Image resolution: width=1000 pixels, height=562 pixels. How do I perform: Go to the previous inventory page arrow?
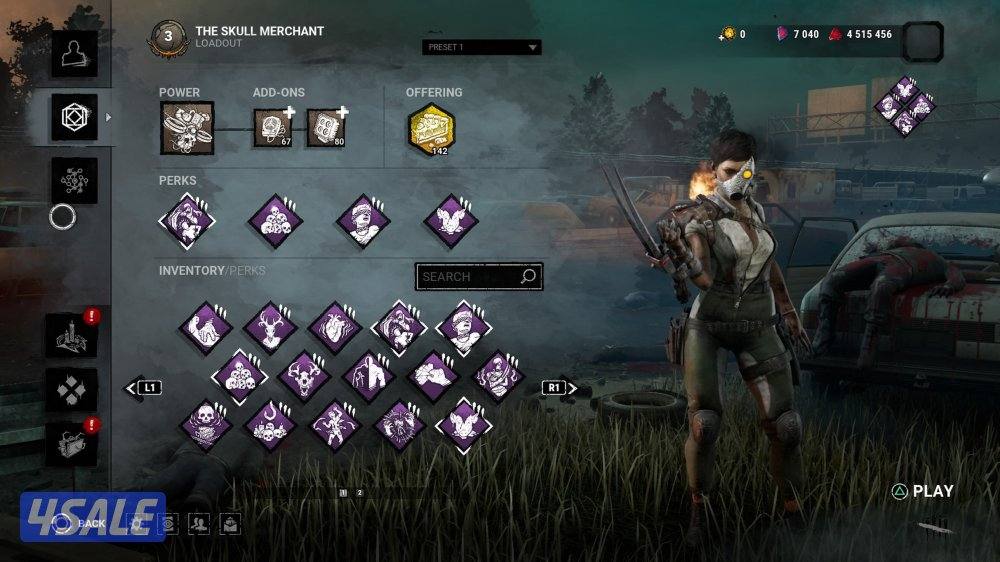click(143, 387)
